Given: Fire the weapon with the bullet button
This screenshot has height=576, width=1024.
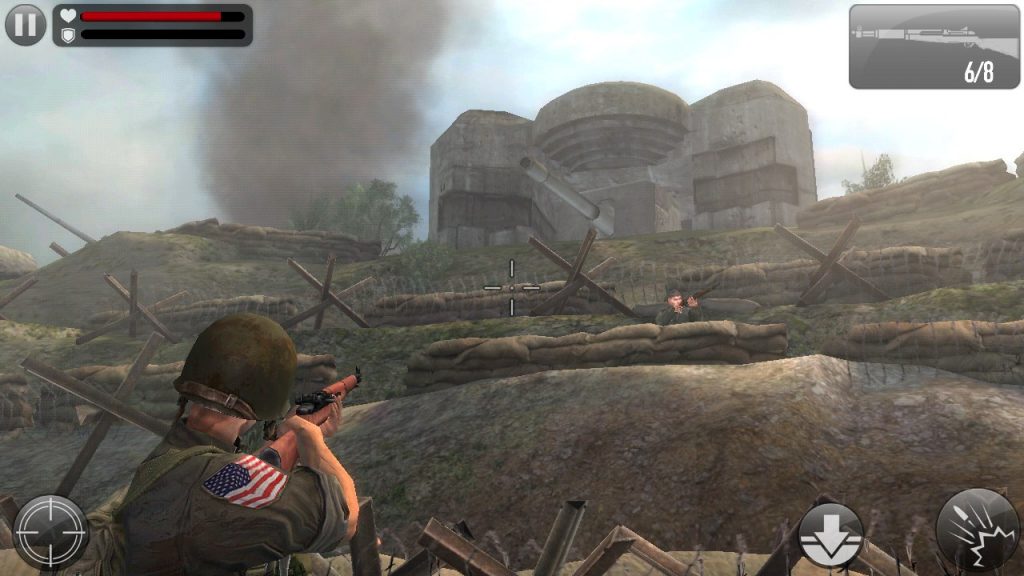Looking at the screenshot, I should pyautogui.click(x=977, y=530).
